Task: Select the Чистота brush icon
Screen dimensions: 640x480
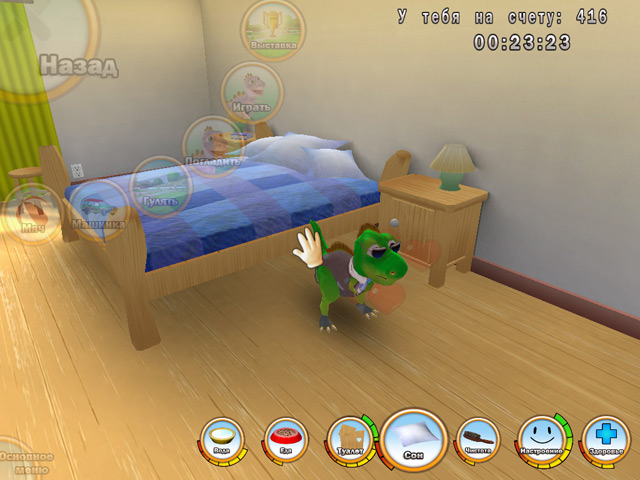Action: [477, 439]
